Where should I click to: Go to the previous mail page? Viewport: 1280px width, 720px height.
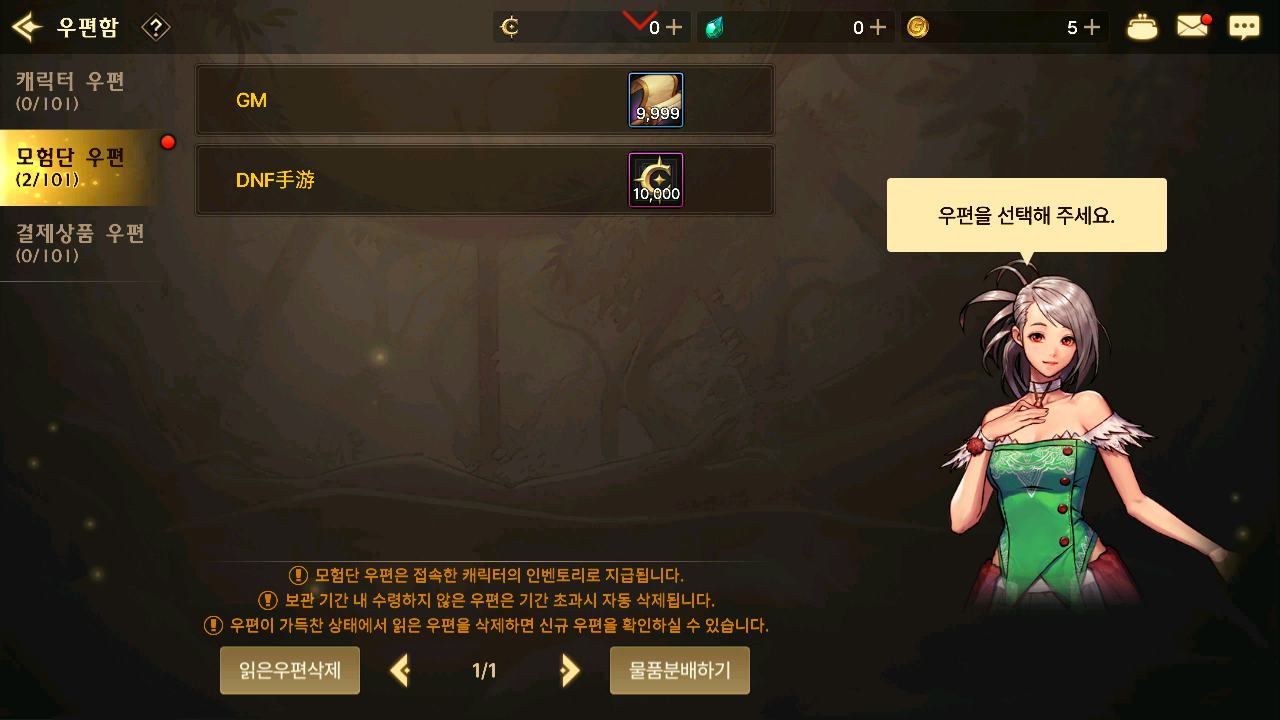[400, 670]
